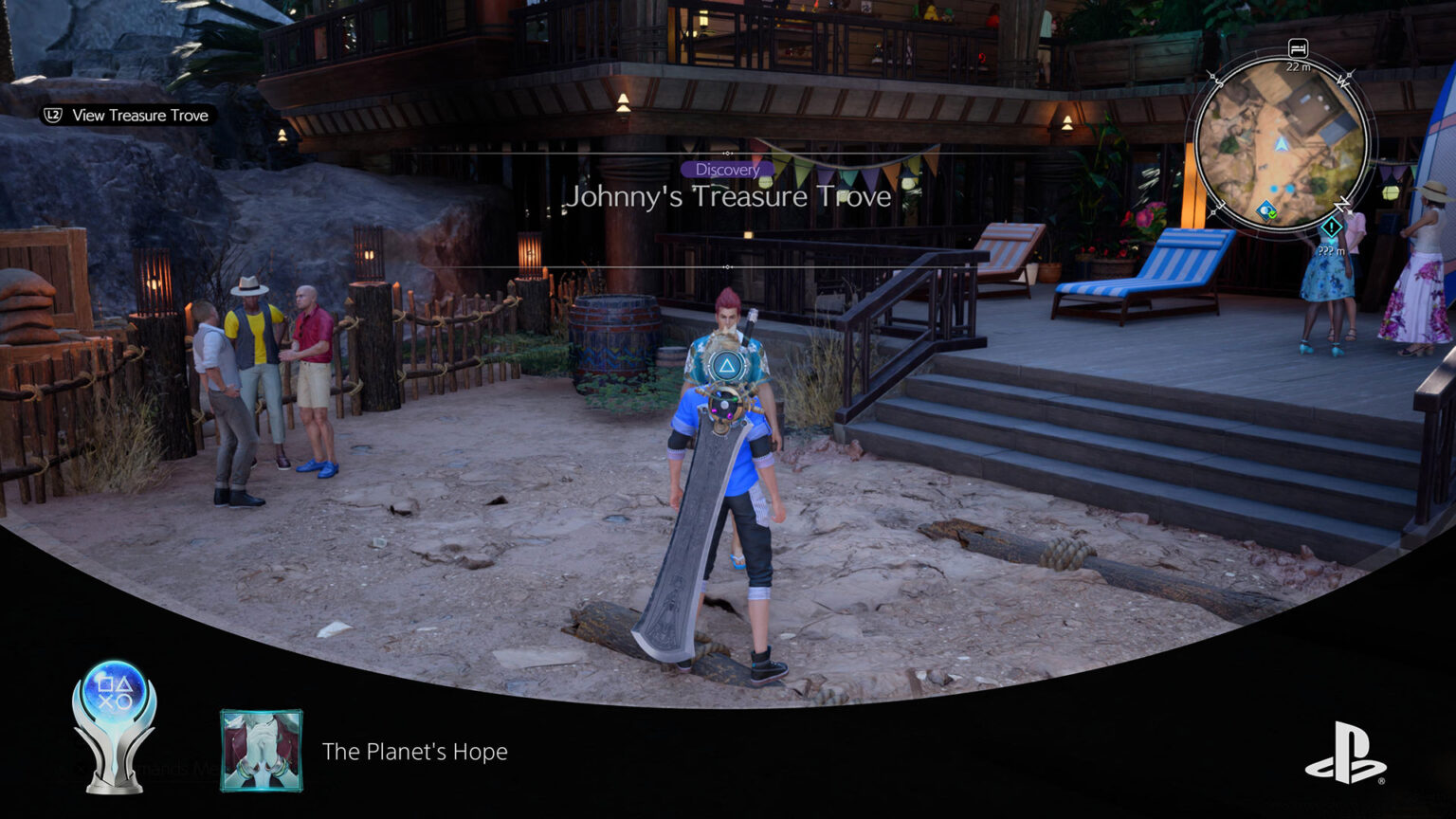
Task: Open the circular minimap
Action: [1281, 144]
